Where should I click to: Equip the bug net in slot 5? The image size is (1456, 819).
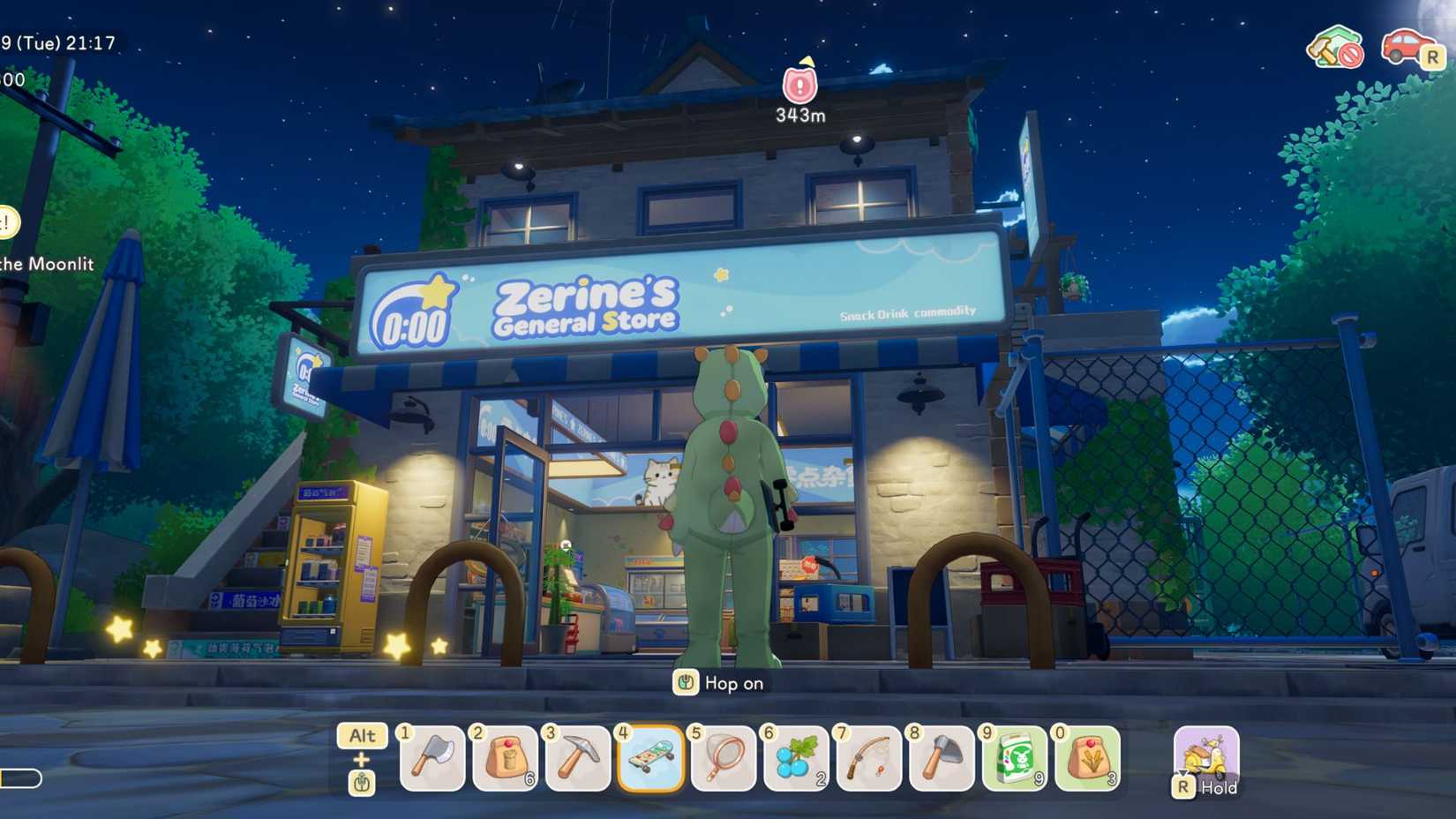coord(724,759)
